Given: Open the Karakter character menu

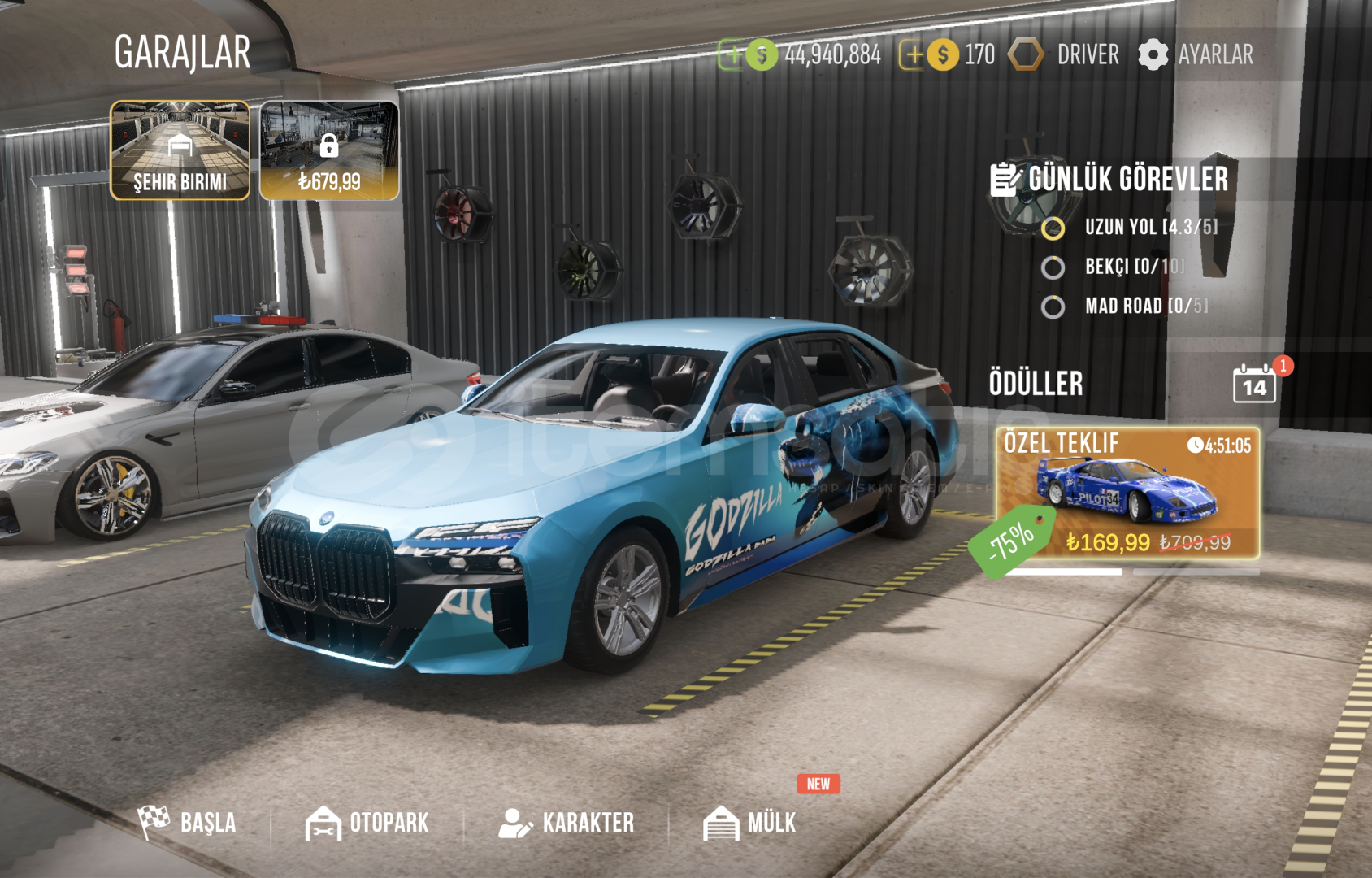Looking at the screenshot, I should tap(567, 823).
